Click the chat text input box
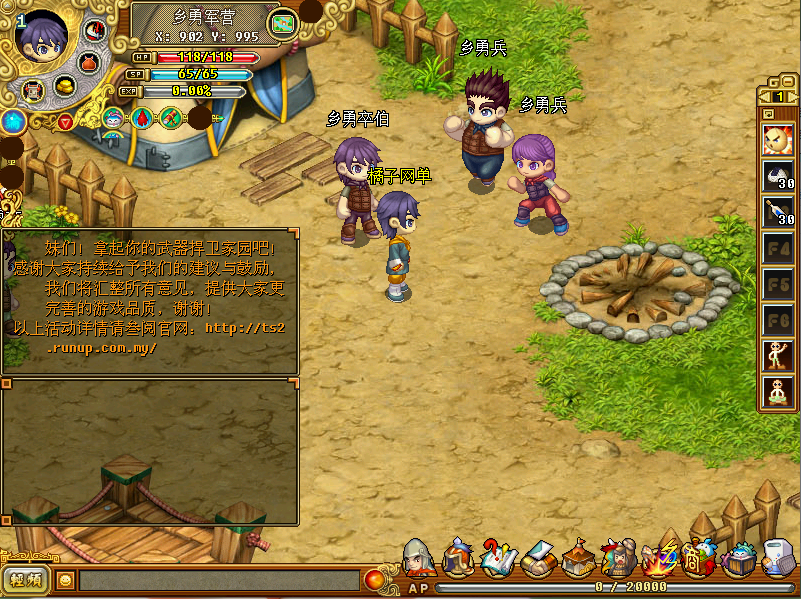 (x=218, y=580)
